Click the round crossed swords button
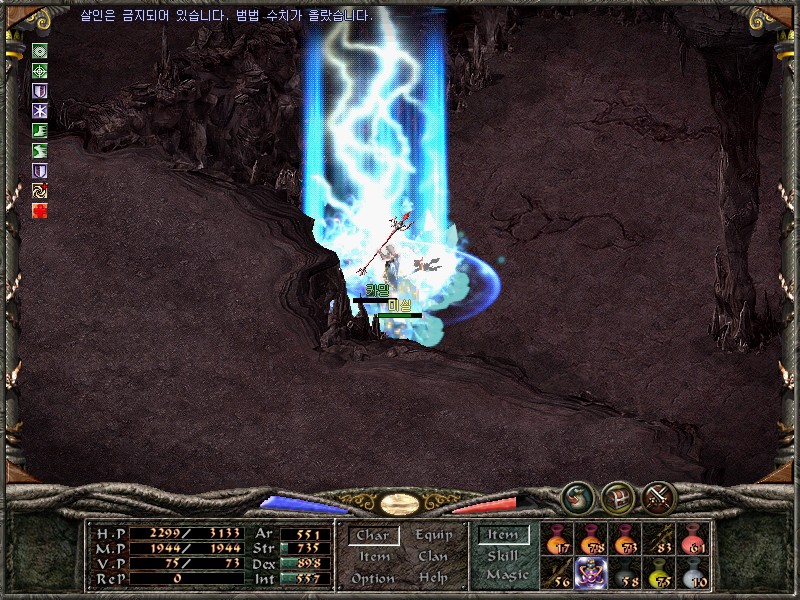Screen dimensions: 800x600 [659, 497]
